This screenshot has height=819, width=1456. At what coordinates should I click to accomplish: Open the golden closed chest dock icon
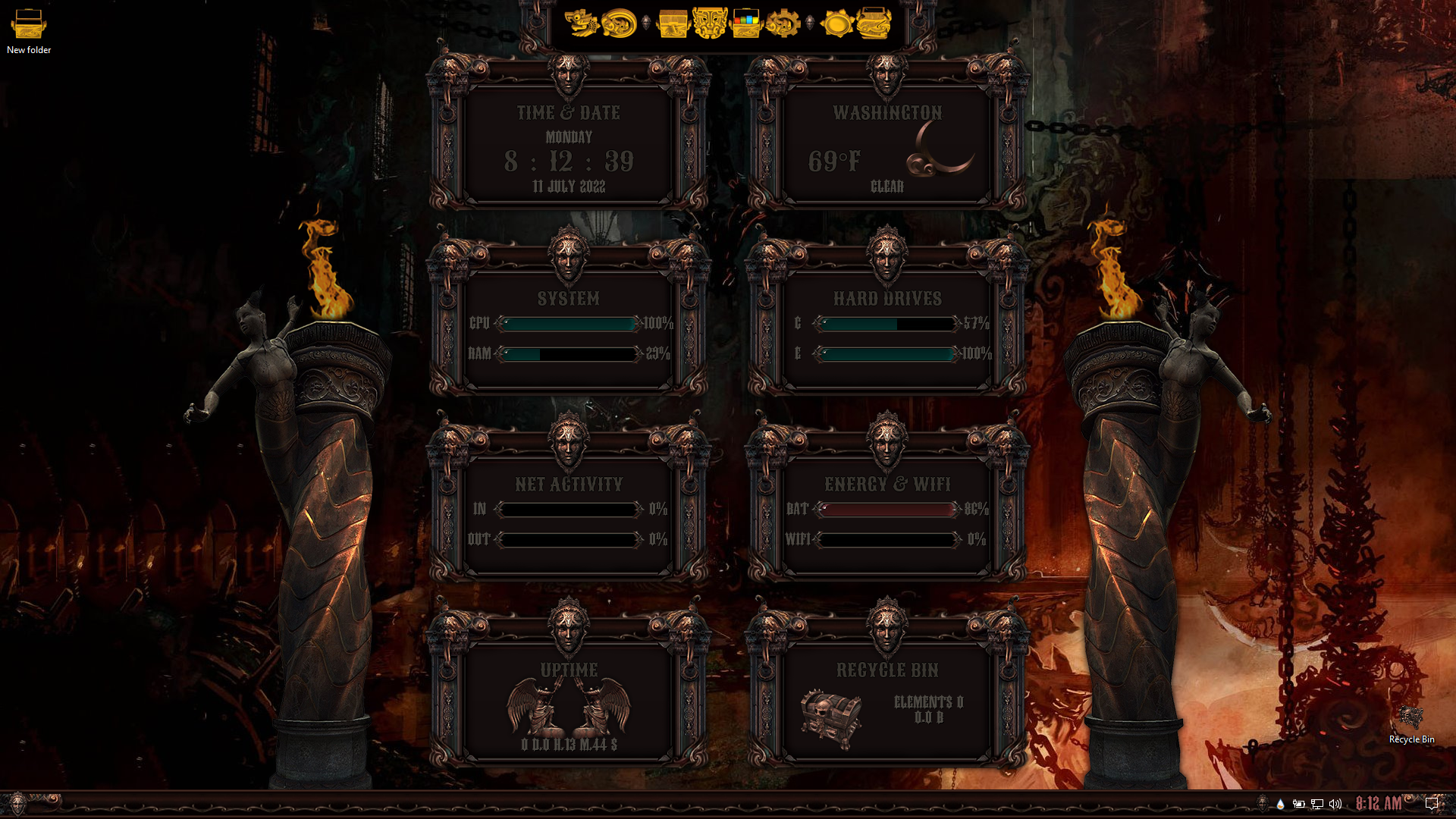coord(673,24)
